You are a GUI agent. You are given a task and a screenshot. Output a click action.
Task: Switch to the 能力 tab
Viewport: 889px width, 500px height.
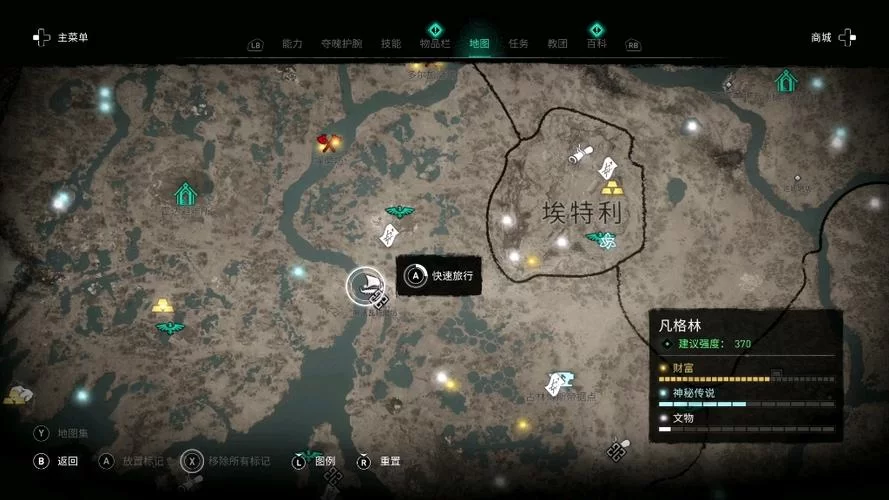[x=292, y=44]
